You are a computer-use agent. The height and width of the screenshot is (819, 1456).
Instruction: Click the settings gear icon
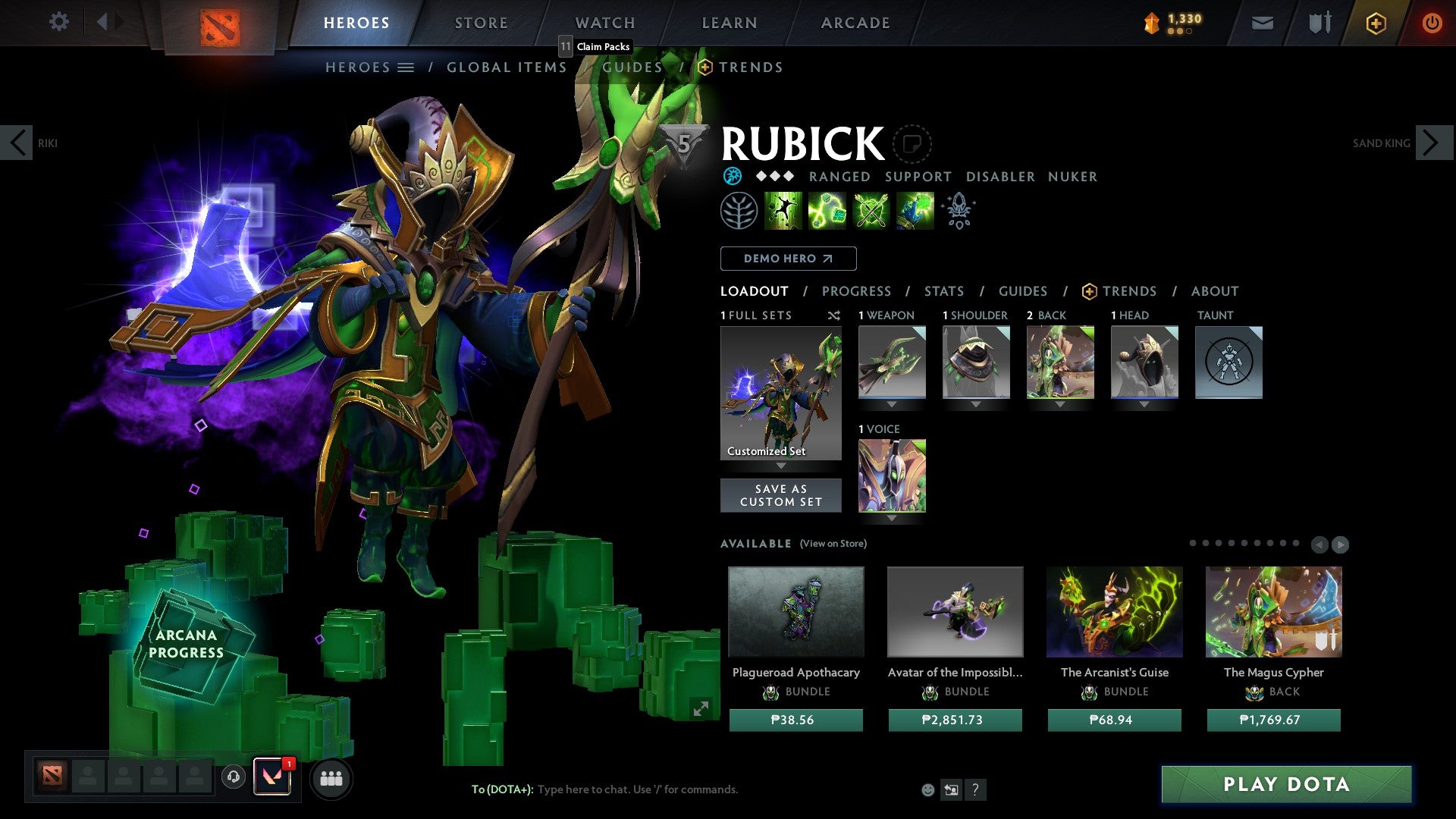[x=58, y=22]
